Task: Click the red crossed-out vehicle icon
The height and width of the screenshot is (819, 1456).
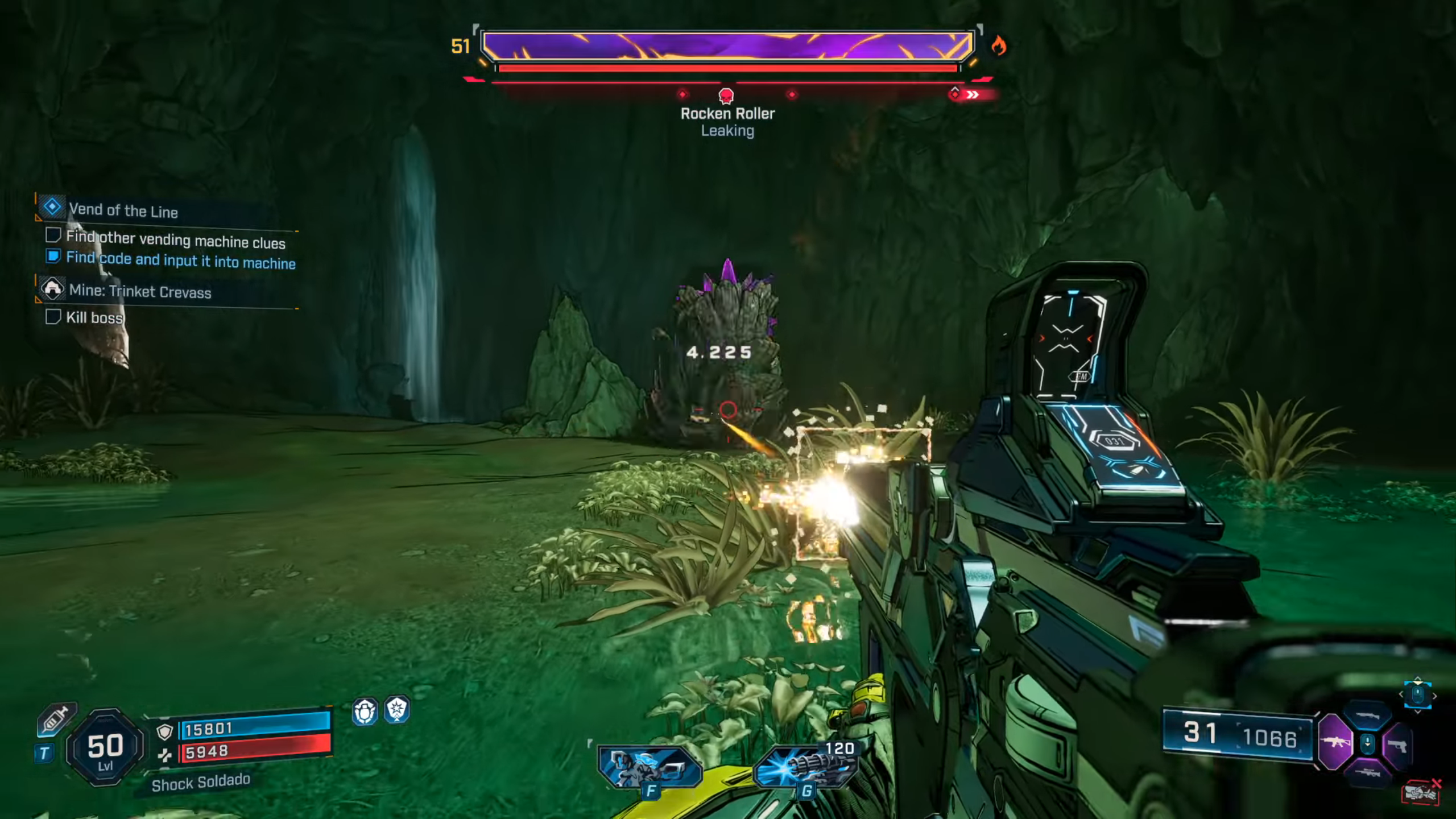Action: click(x=1421, y=793)
